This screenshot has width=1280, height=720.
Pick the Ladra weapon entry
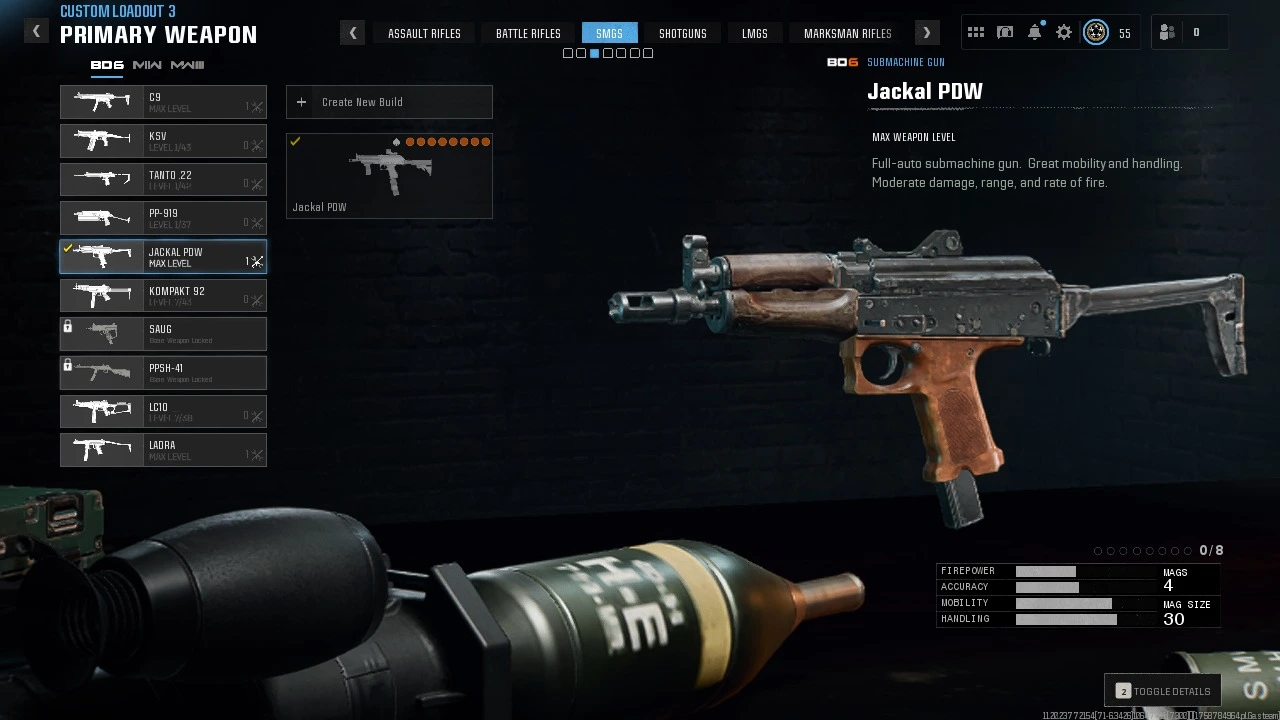tap(163, 450)
